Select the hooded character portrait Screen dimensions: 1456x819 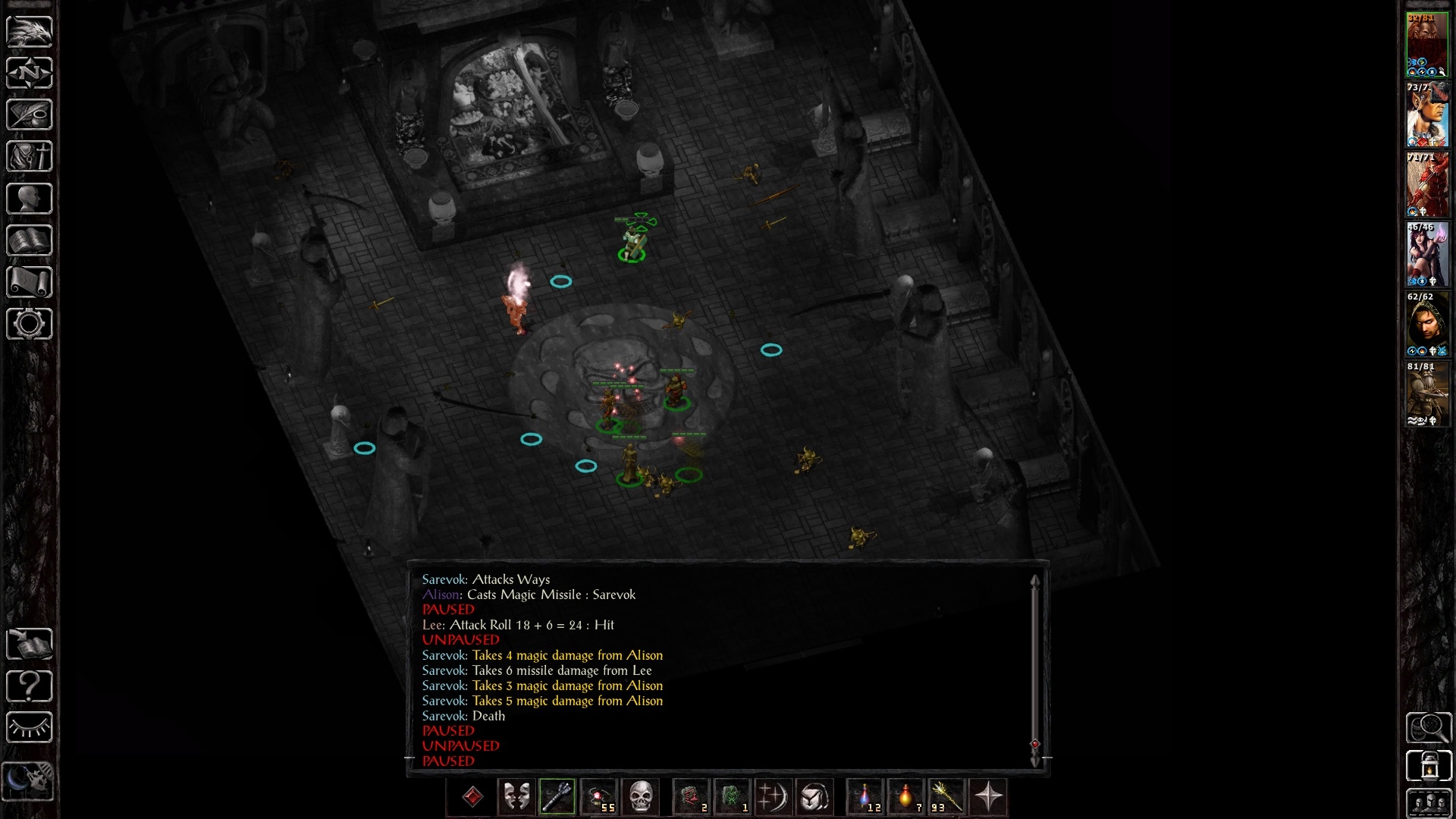[1427, 324]
